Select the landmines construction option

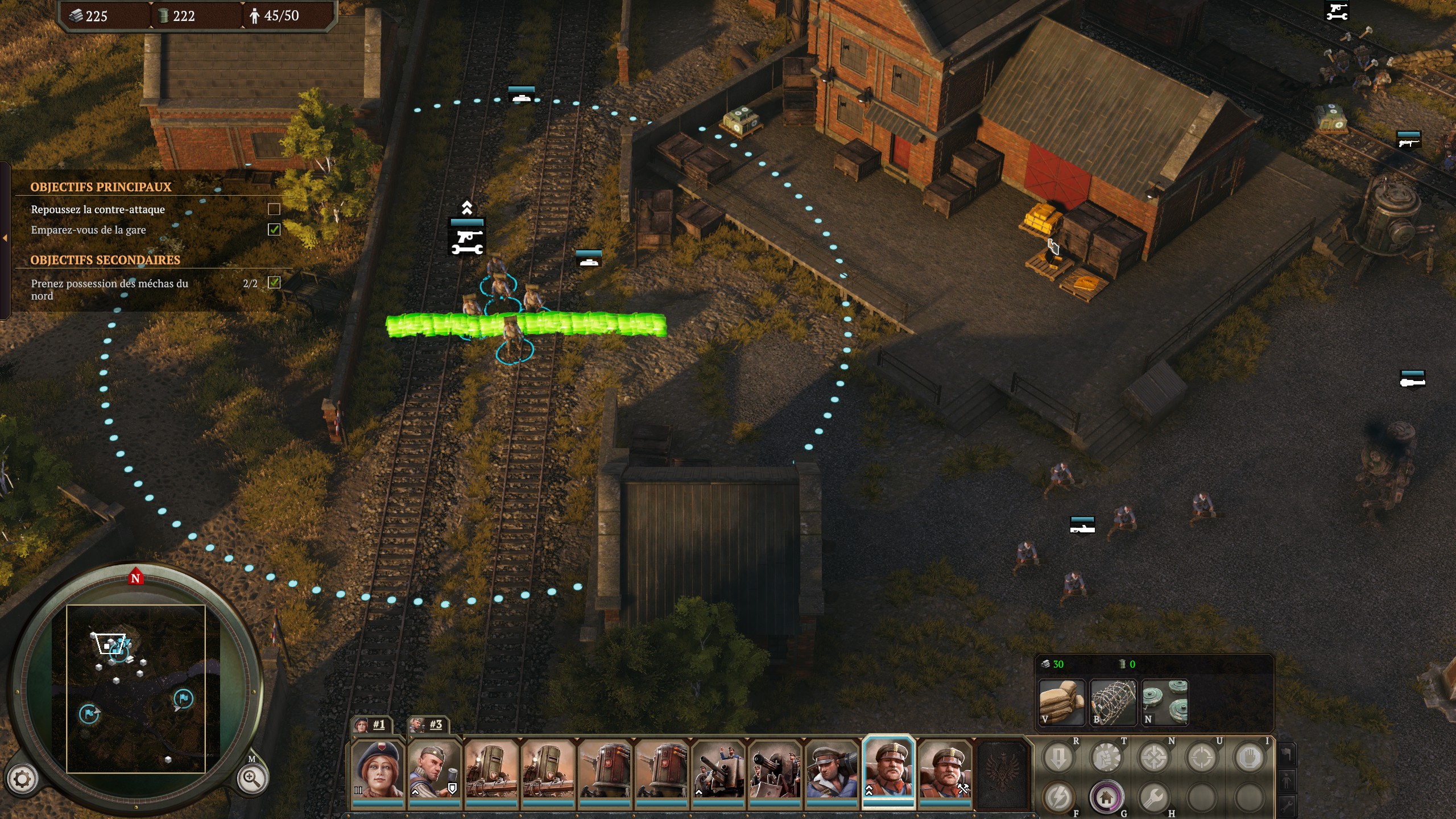click(x=1165, y=702)
